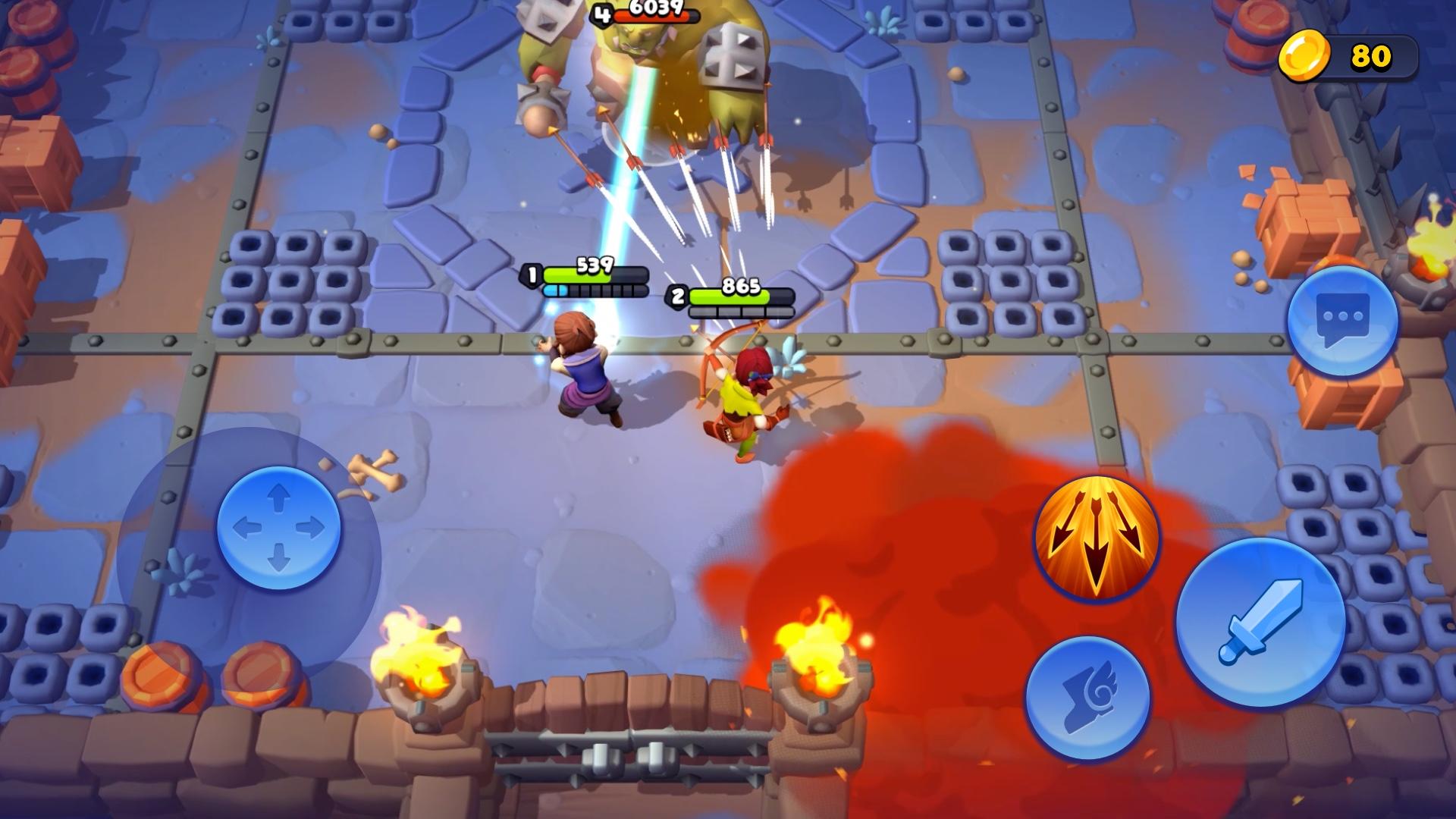The height and width of the screenshot is (819, 1456).
Task: Tap the purple-shirt hero firing the beam
Action: (584, 372)
